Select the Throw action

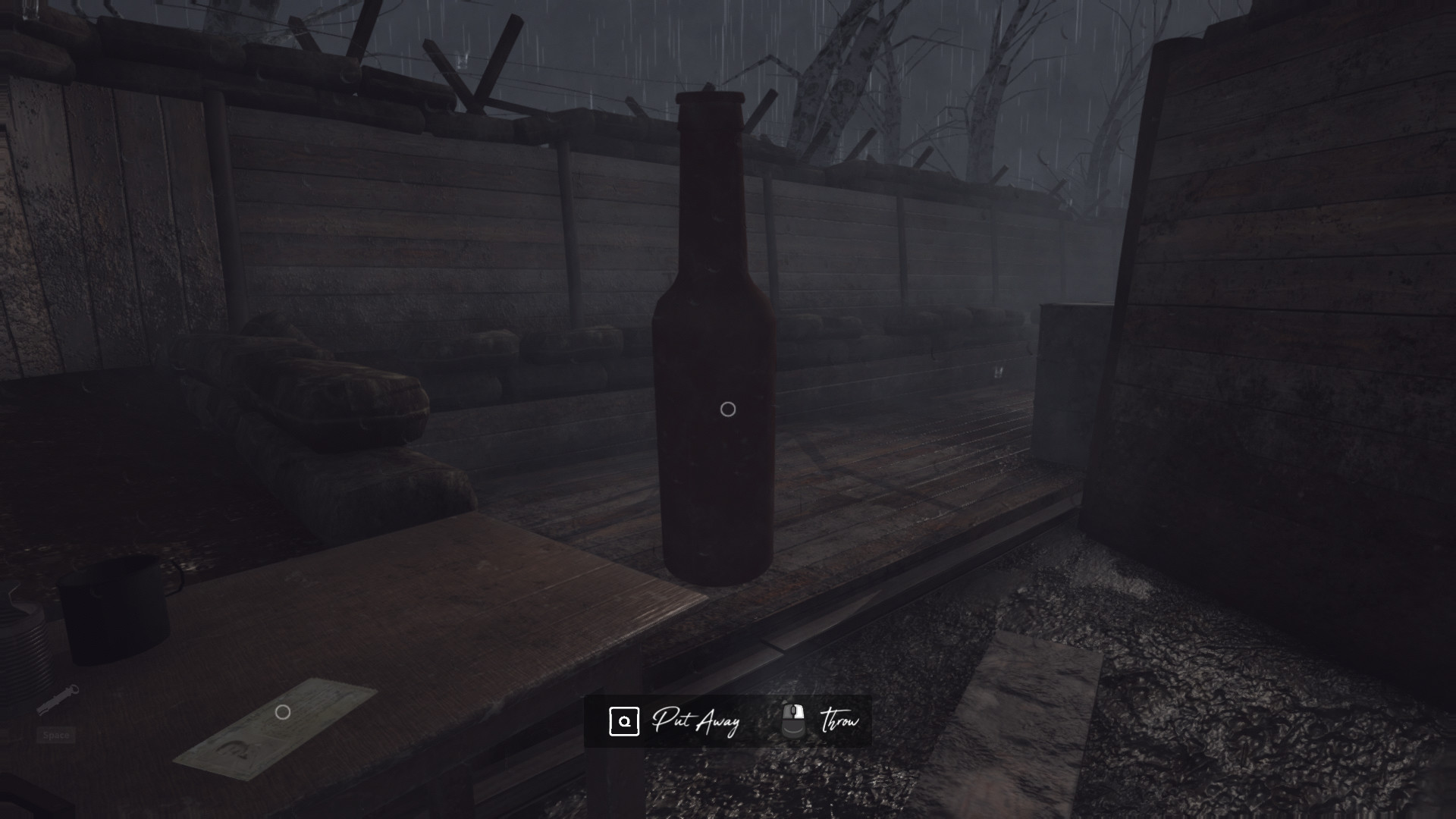[840, 720]
